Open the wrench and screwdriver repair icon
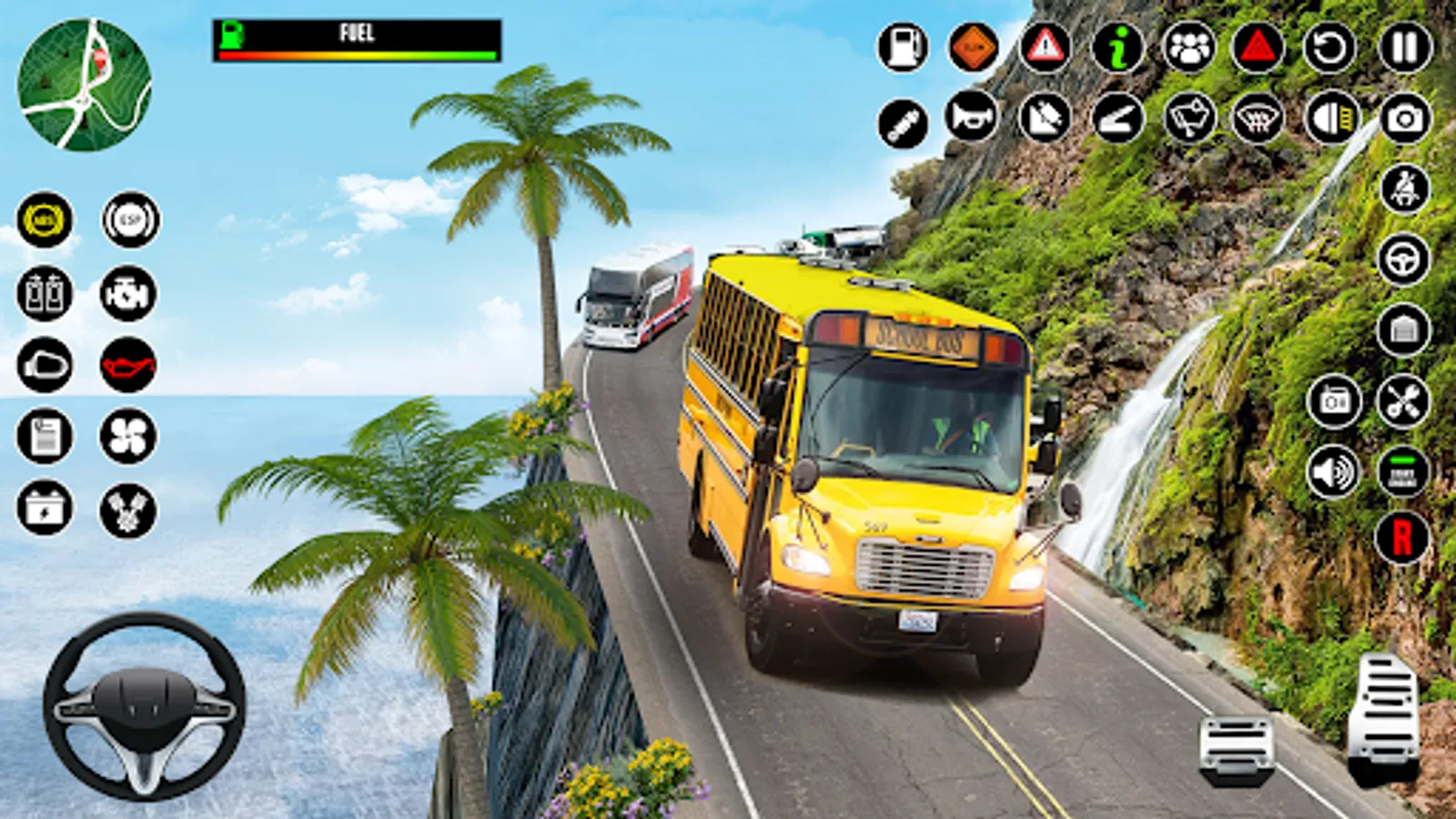 tap(1403, 401)
